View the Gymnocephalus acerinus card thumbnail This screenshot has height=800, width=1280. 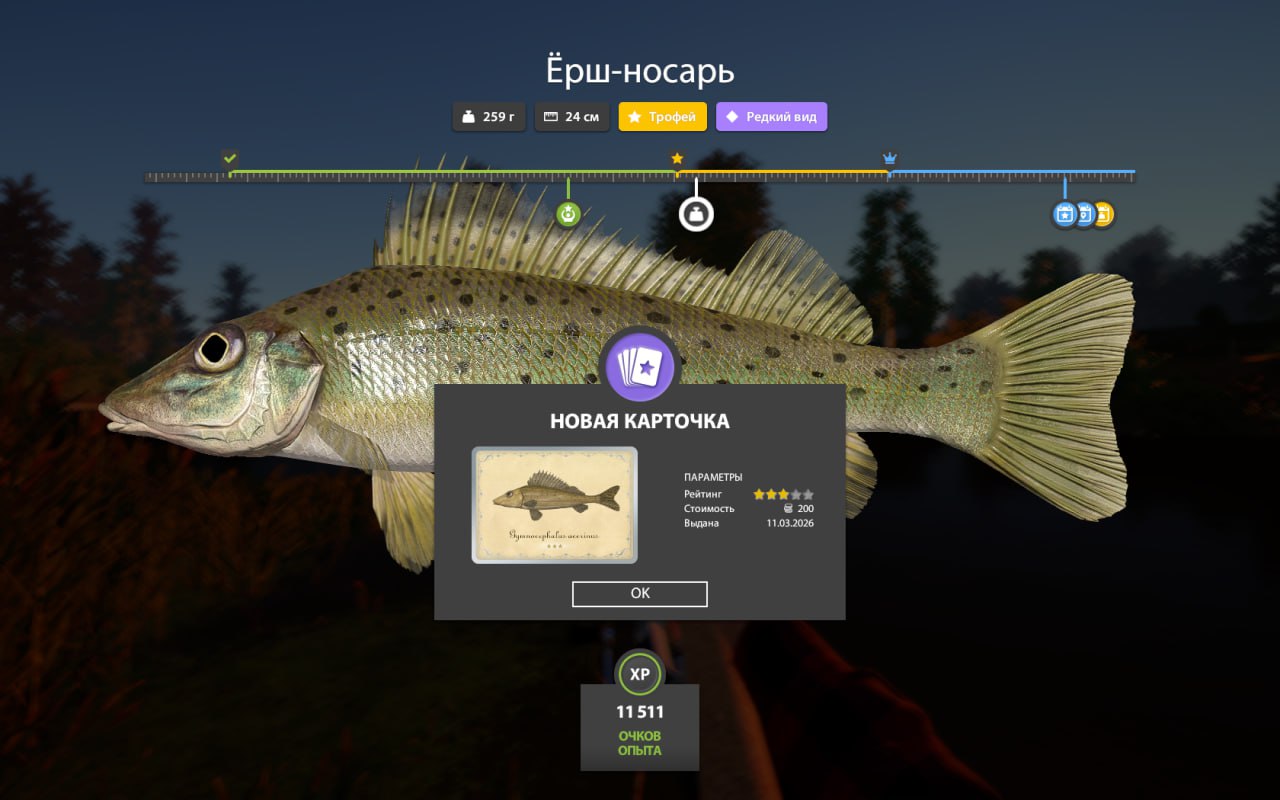(x=554, y=505)
